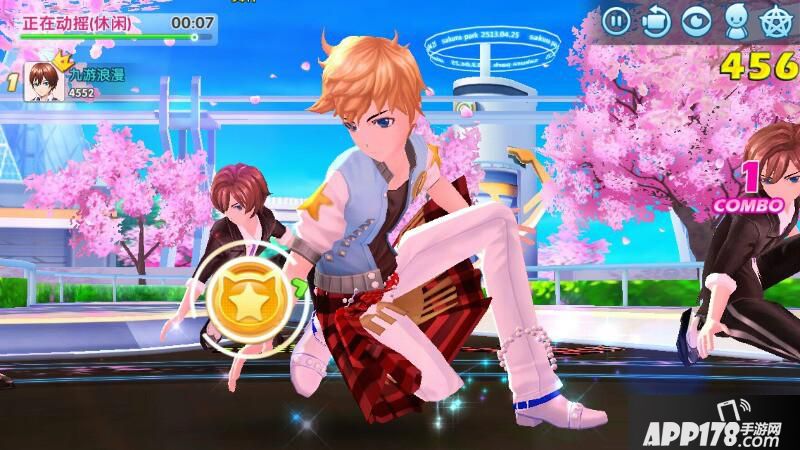800x450 pixels.
Task: Toggle the eye visibility icon
Action: (694, 19)
